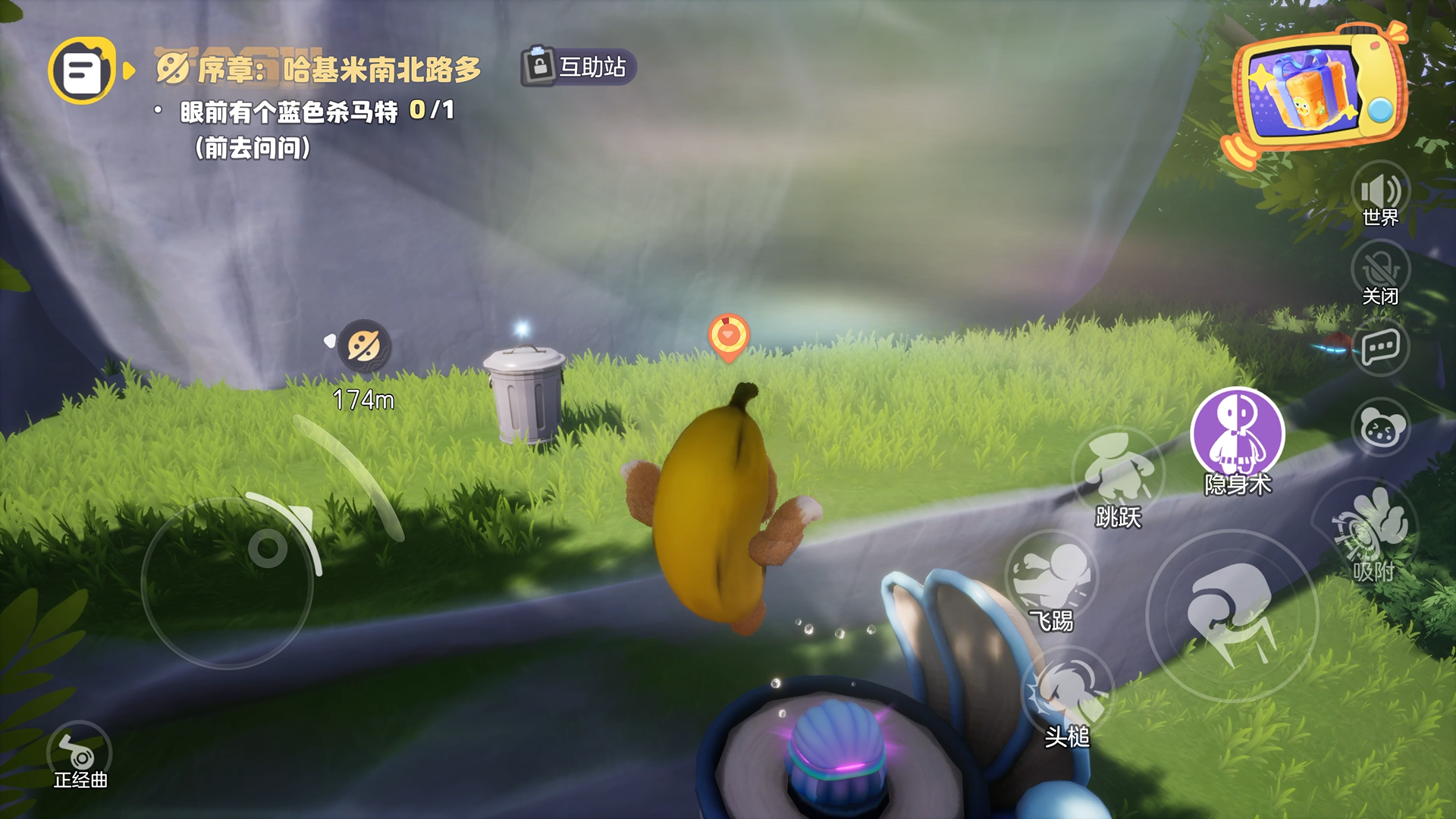Open the bear face emote menu
Image resolution: width=1456 pixels, height=819 pixels.
click(1379, 428)
